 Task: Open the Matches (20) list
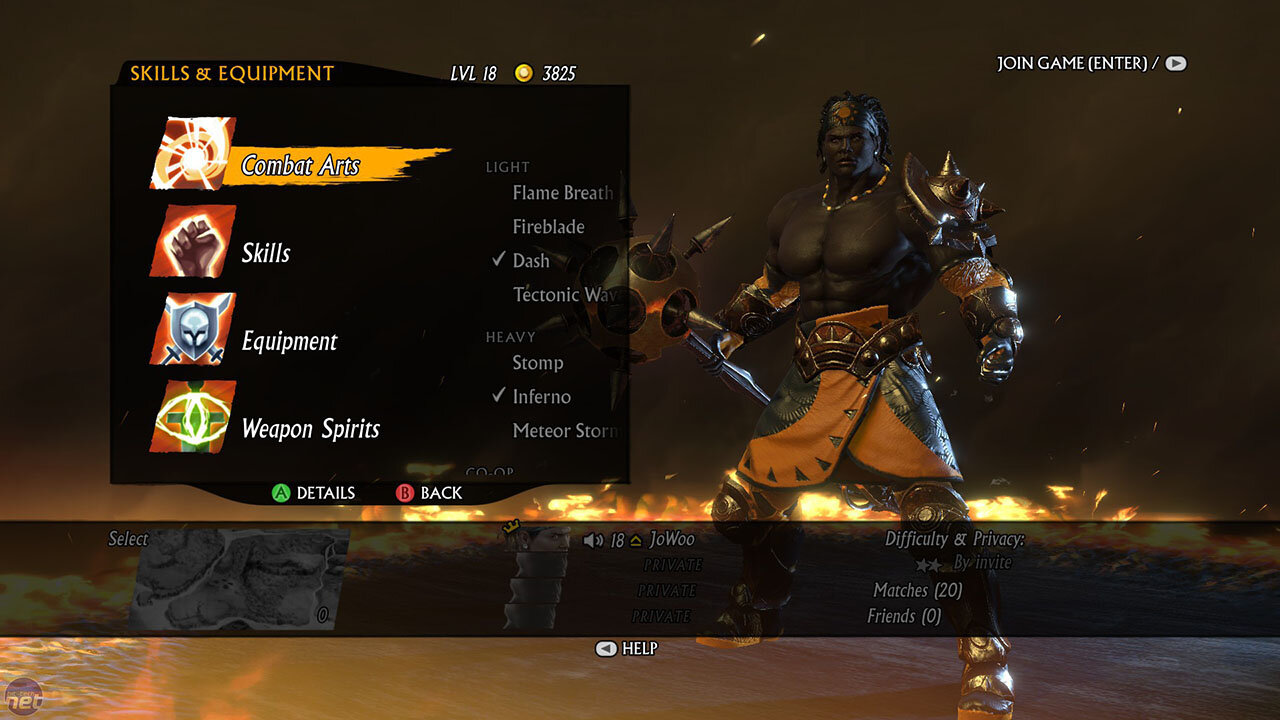[917, 591]
